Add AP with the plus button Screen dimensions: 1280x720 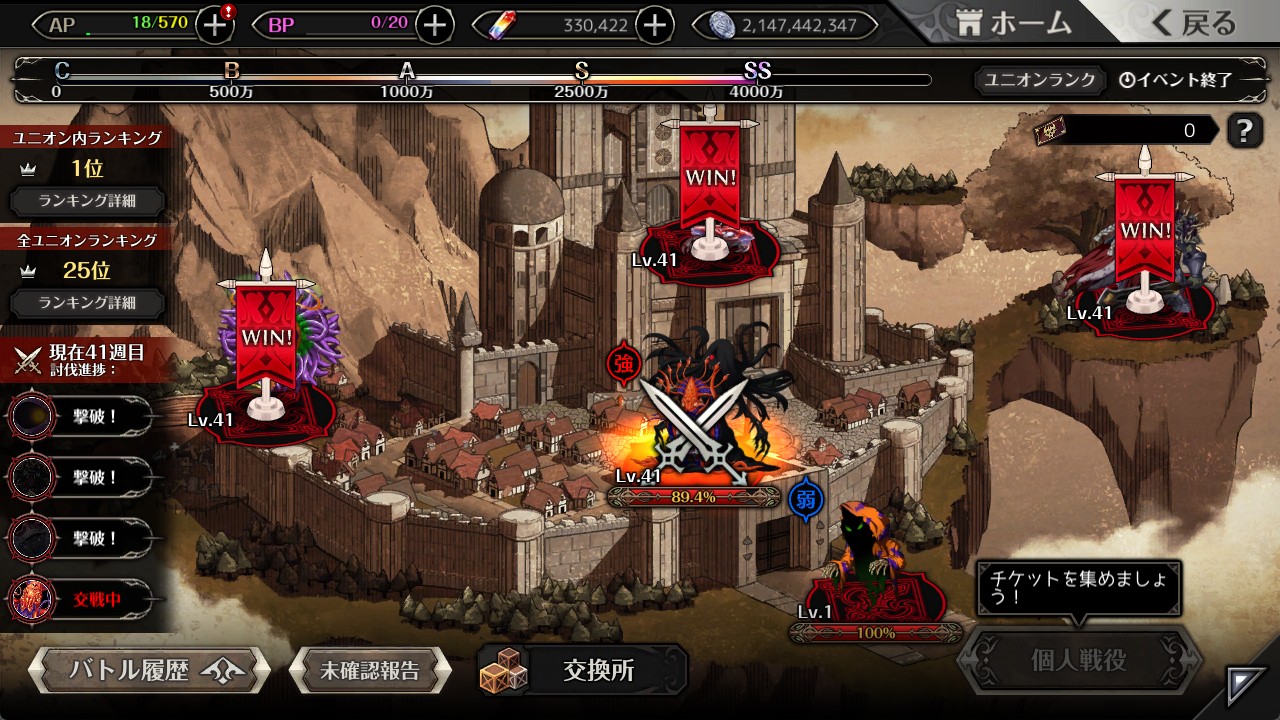coord(215,25)
